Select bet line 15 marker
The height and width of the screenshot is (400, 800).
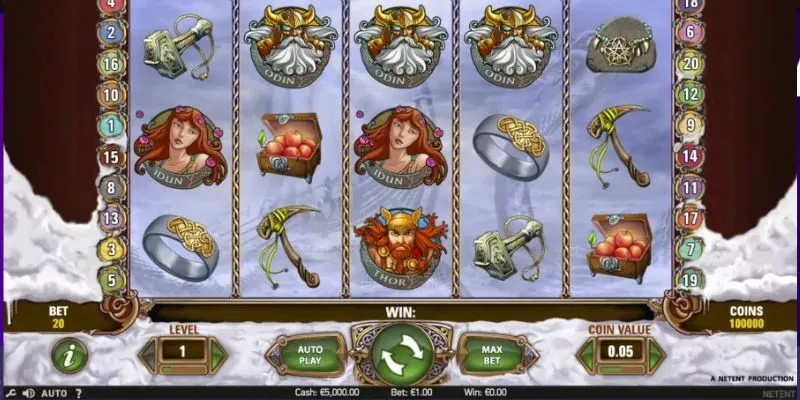[112, 156]
